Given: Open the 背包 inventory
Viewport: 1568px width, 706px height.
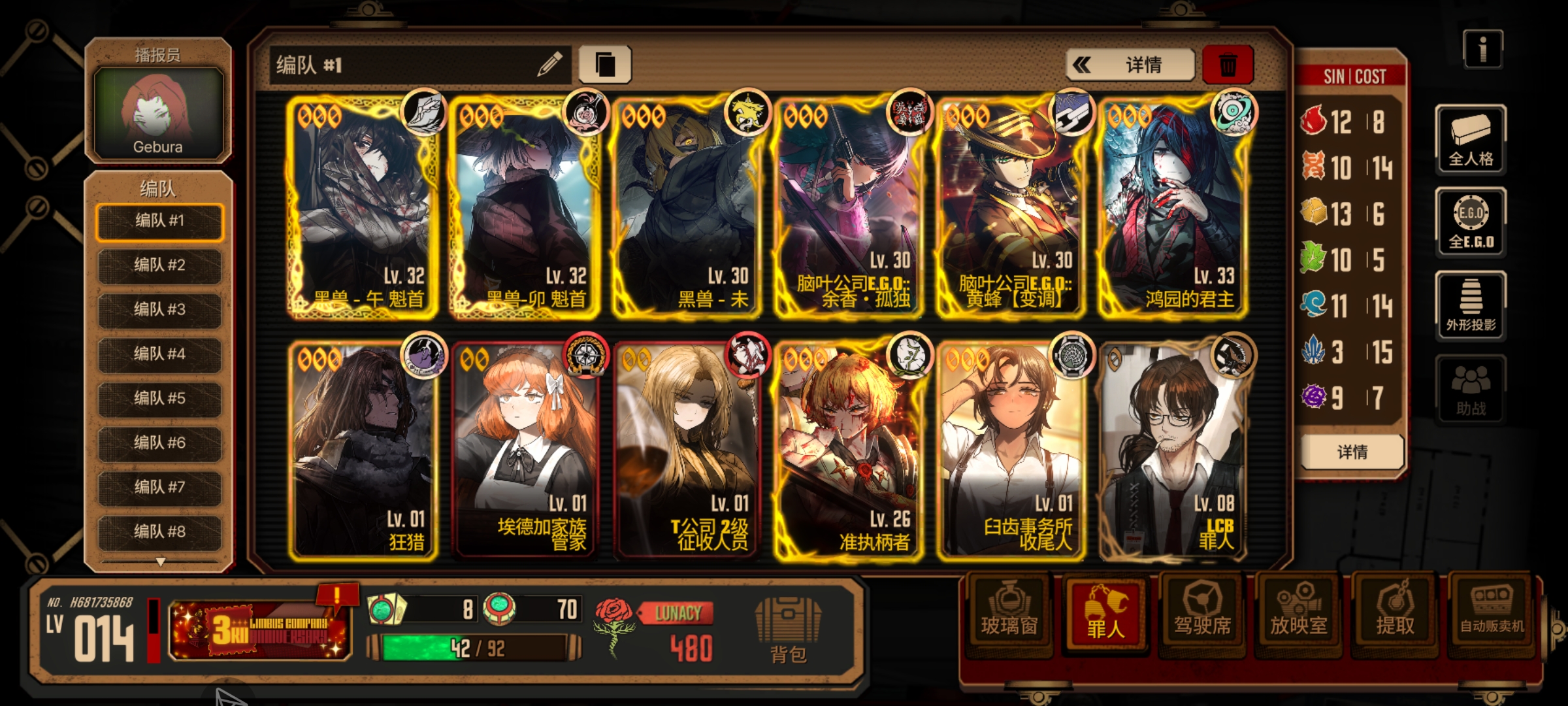Looking at the screenshot, I should pyautogui.click(x=788, y=630).
